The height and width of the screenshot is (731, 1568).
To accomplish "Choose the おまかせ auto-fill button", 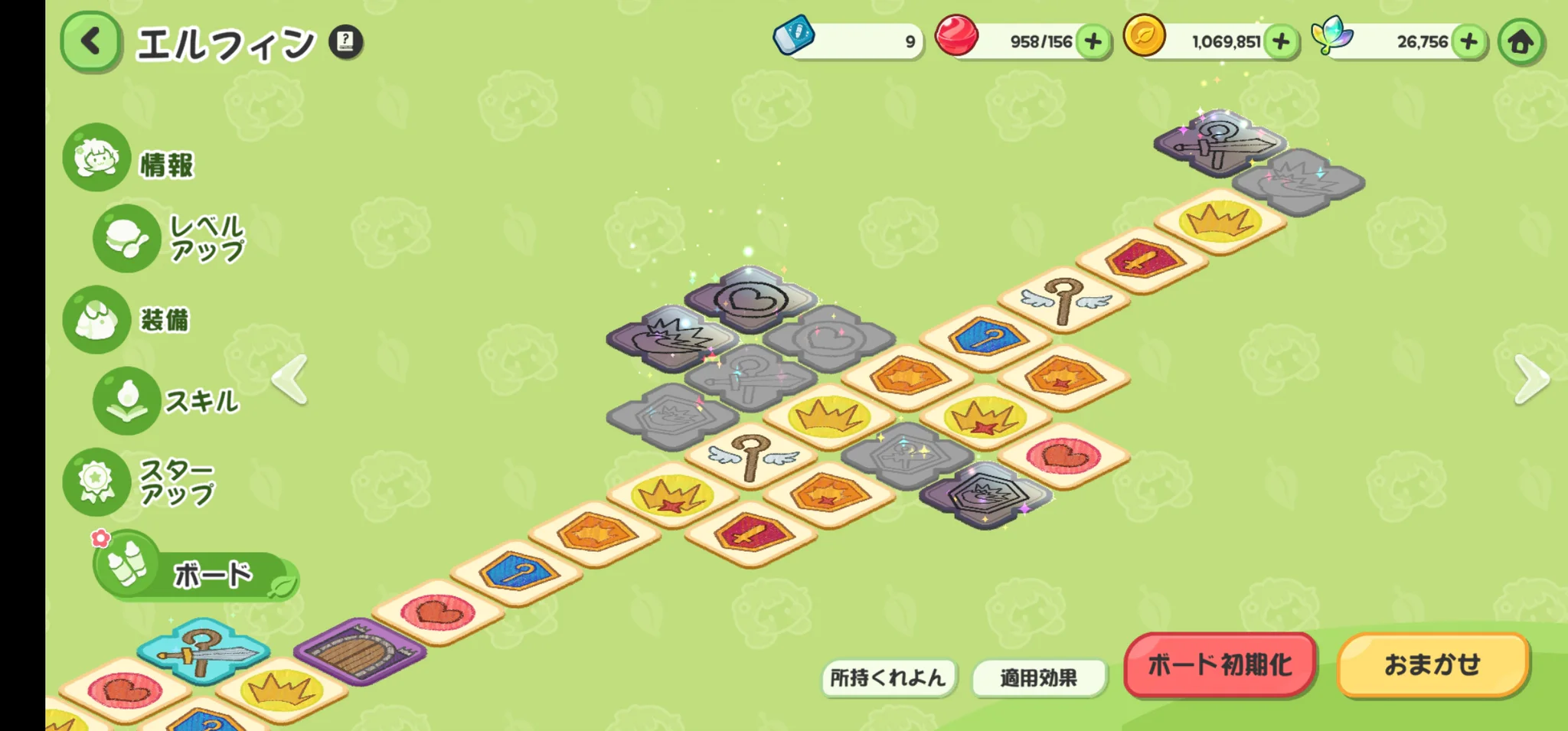I will pyautogui.click(x=1432, y=664).
